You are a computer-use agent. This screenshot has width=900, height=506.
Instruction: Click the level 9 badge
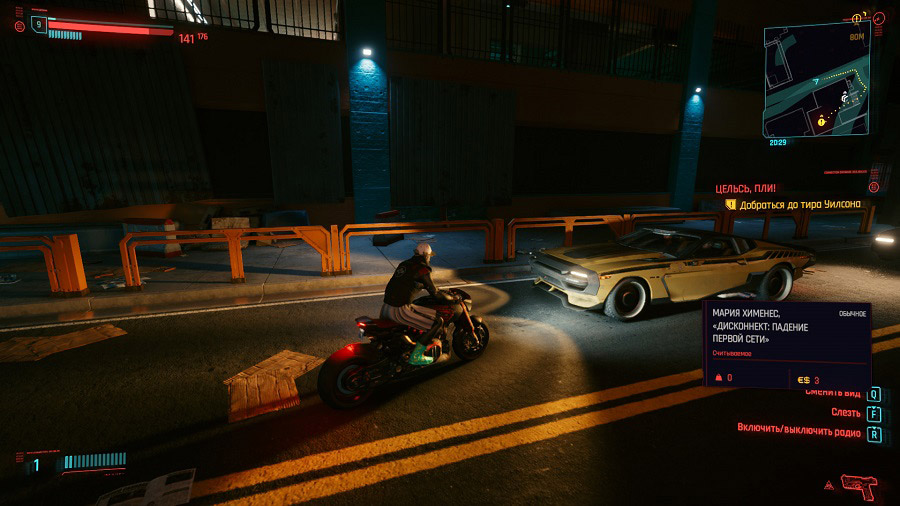pos(38,24)
